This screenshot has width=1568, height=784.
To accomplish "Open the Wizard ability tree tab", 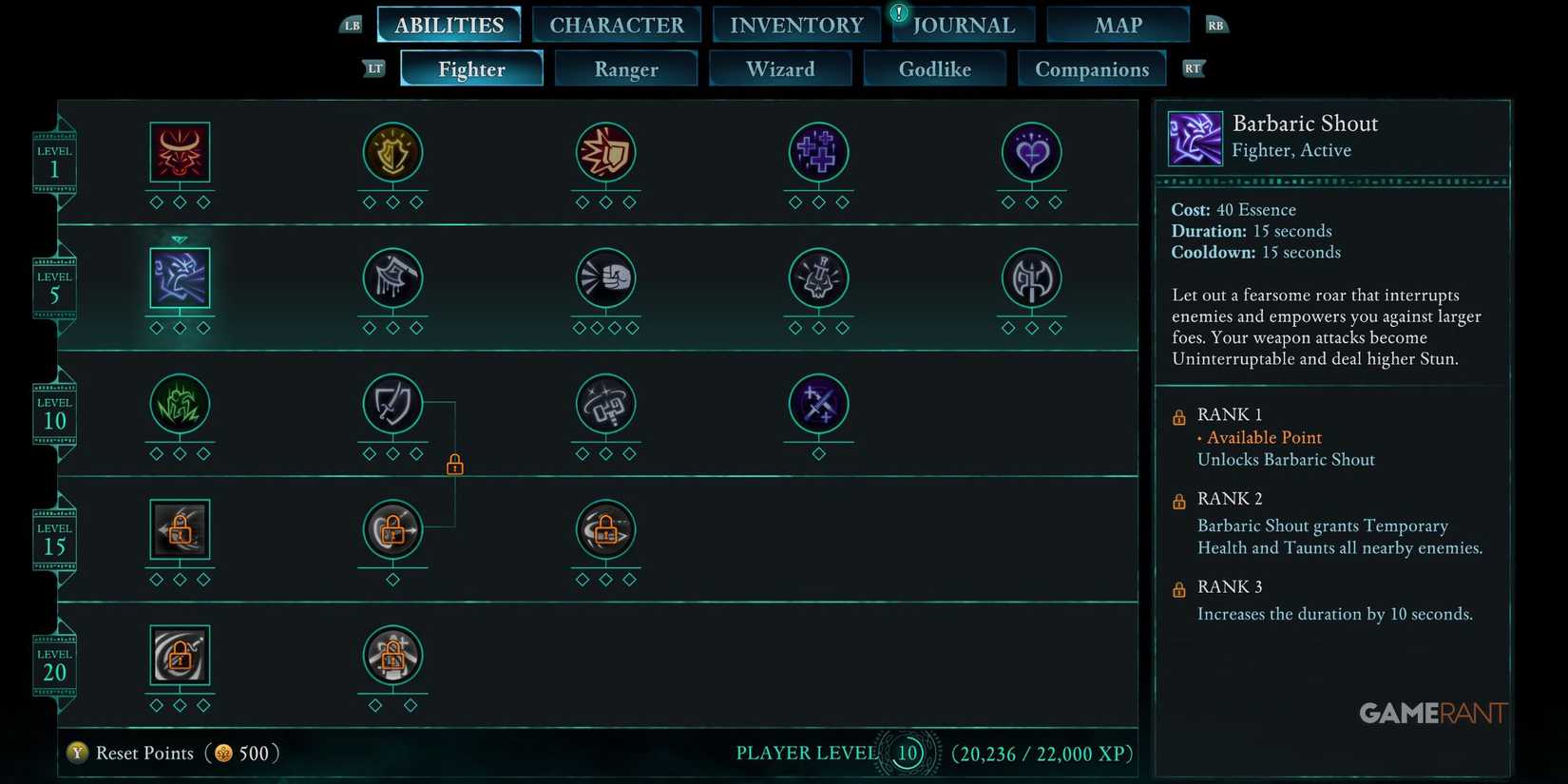I will click(780, 68).
